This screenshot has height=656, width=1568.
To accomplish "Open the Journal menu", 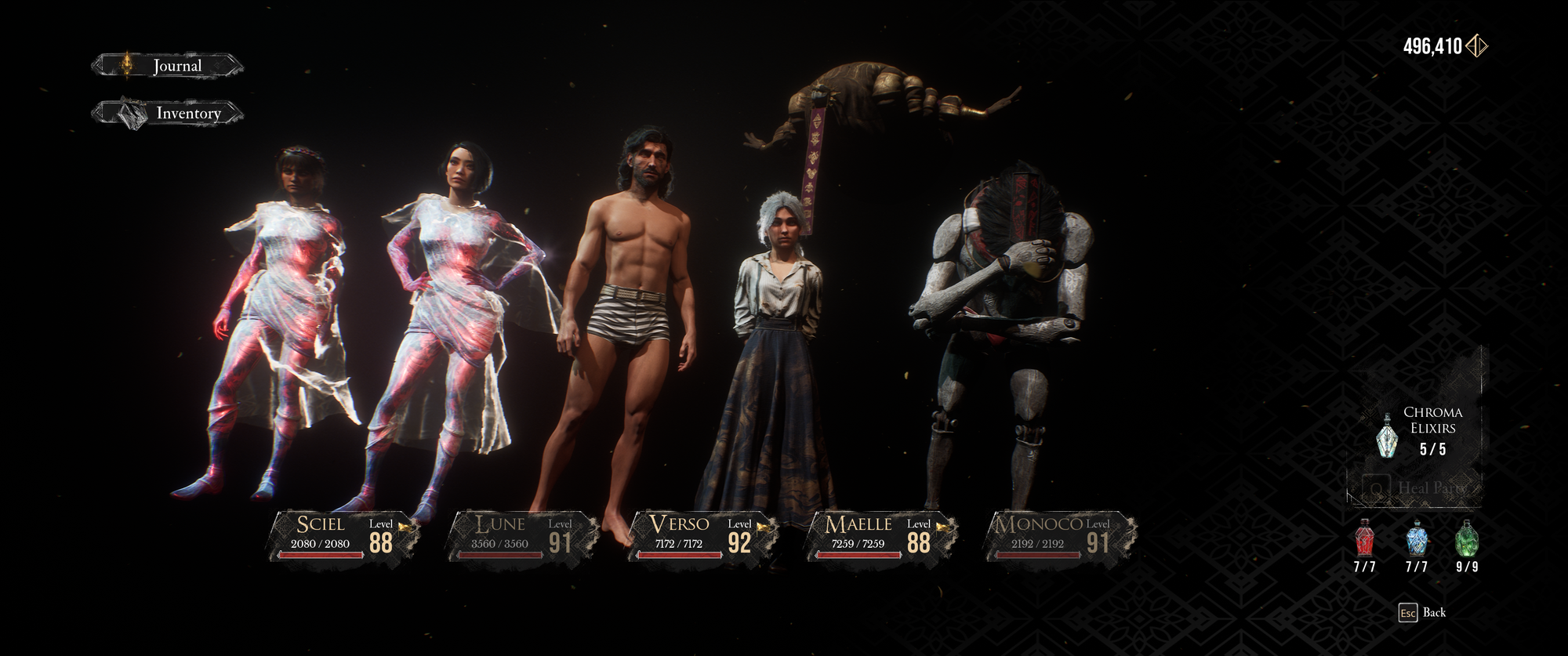I will pos(168,66).
